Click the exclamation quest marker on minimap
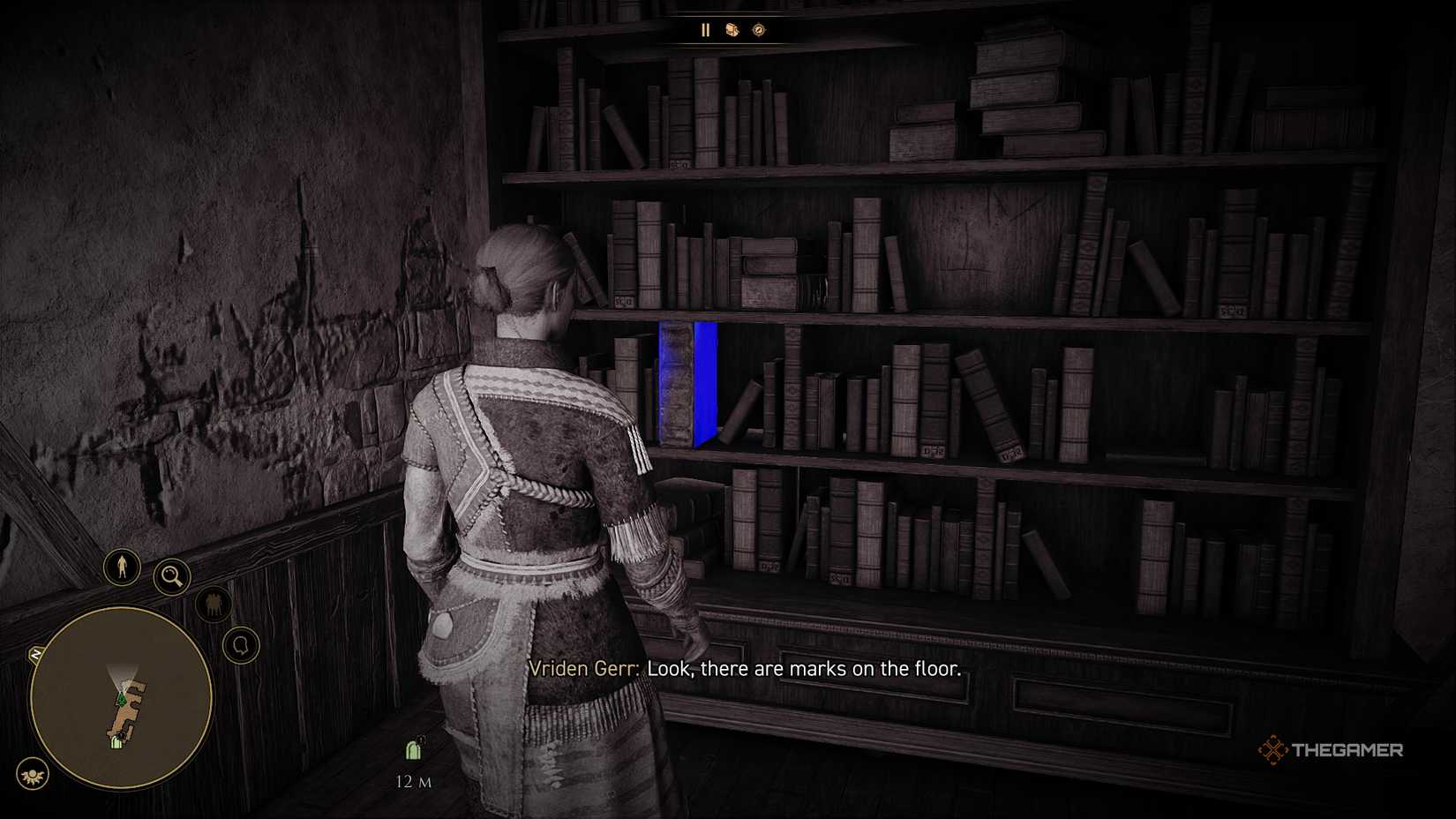 (x=120, y=735)
